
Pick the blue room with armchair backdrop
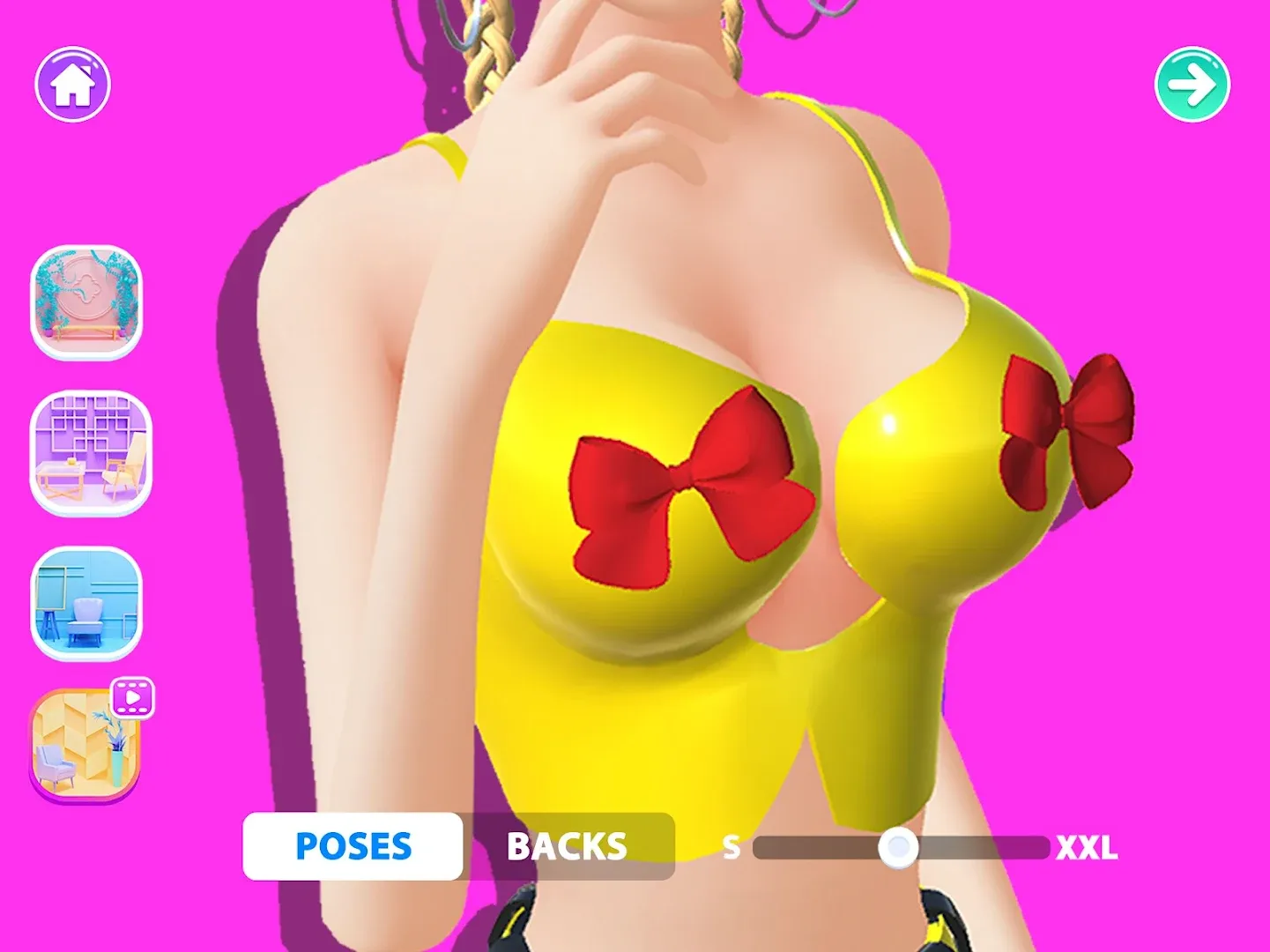86,603
